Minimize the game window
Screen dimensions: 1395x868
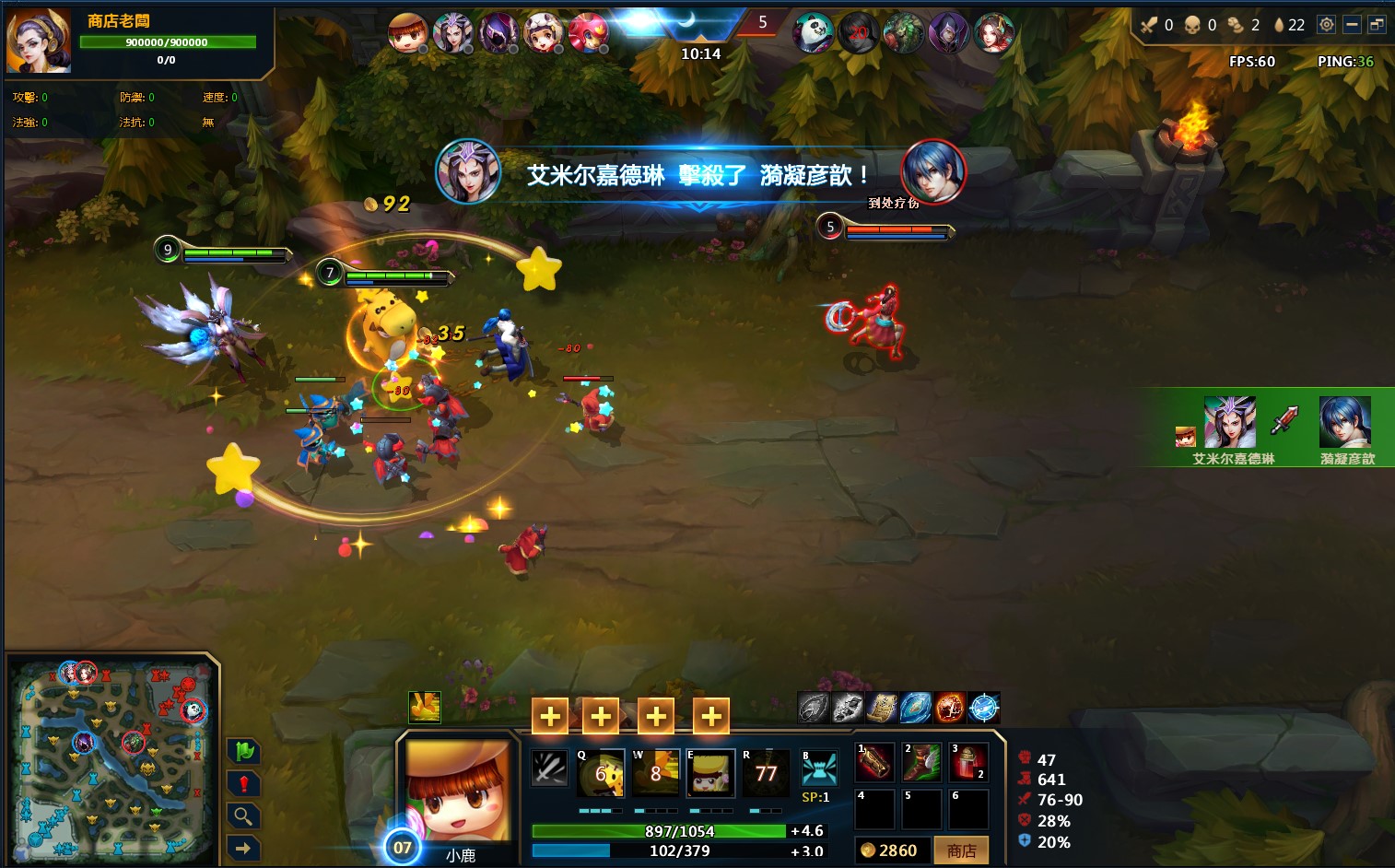1352,25
